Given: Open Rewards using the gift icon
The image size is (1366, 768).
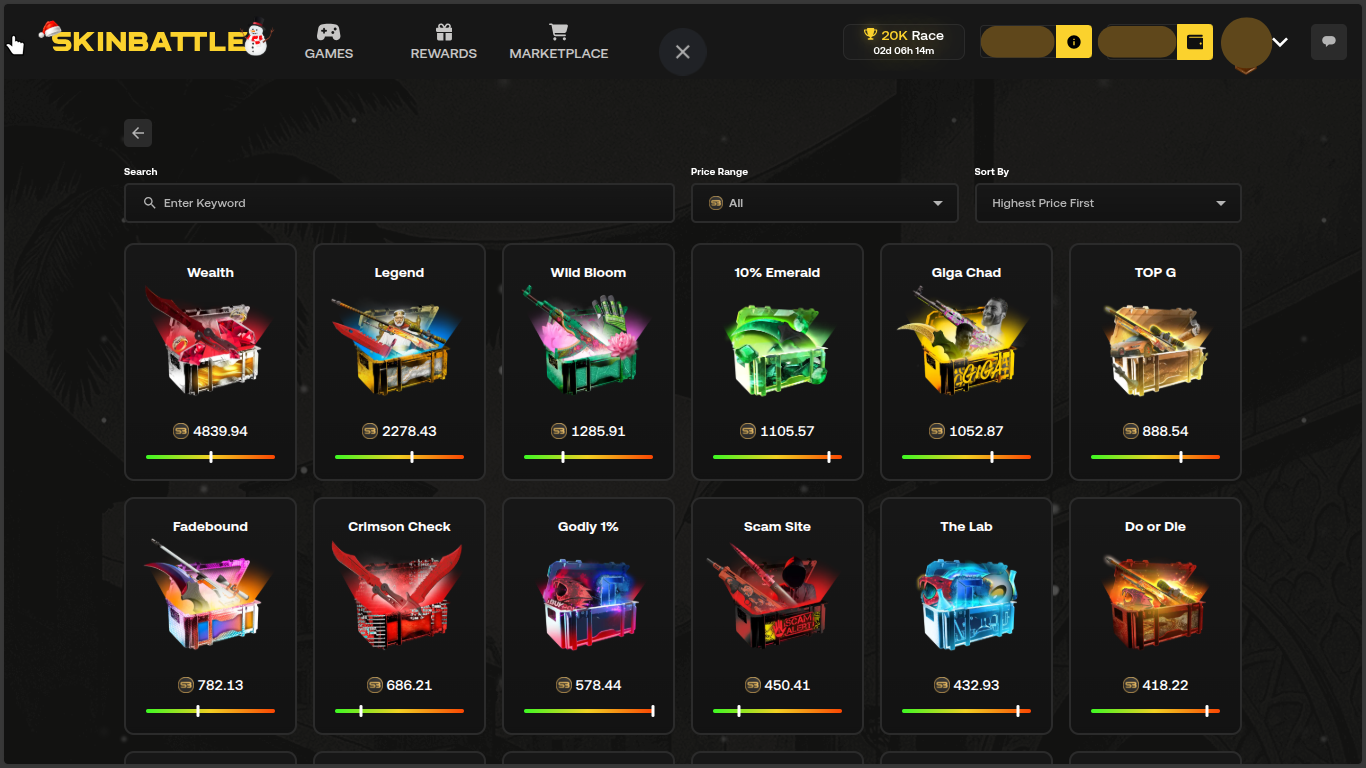Looking at the screenshot, I should 443,33.
